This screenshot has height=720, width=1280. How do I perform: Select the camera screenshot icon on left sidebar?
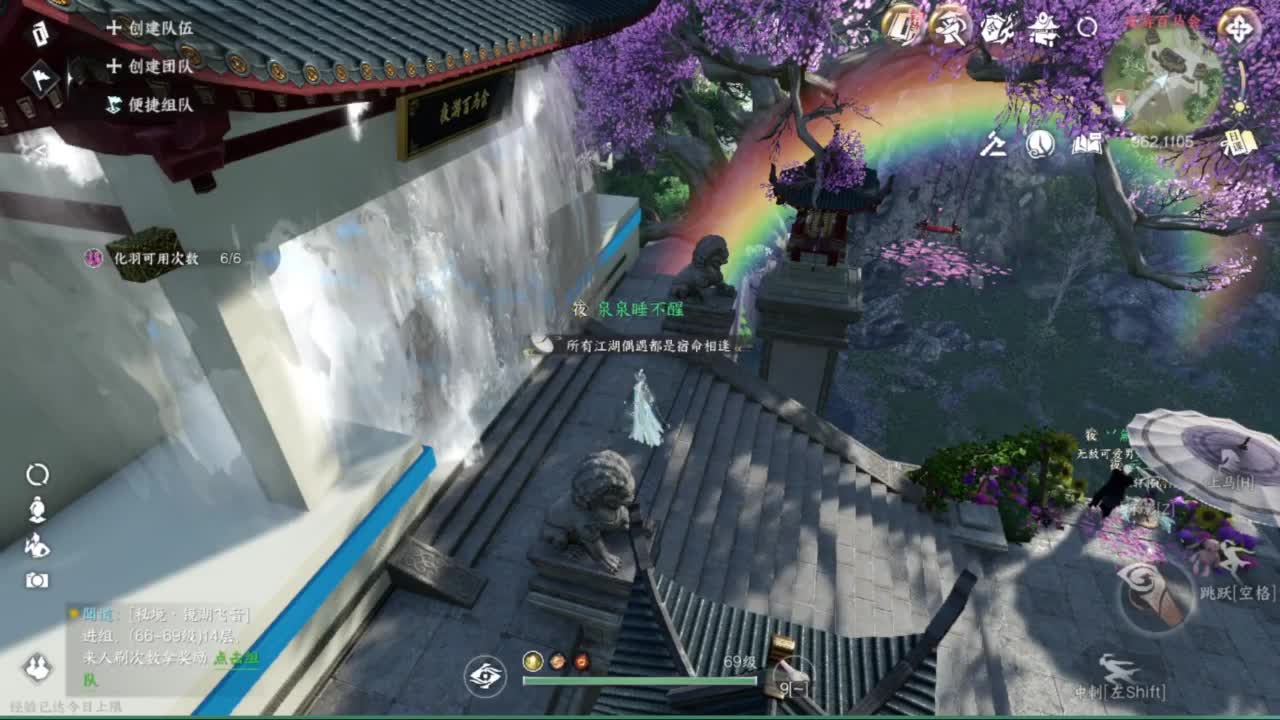pyautogui.click(x=38, y=578)
